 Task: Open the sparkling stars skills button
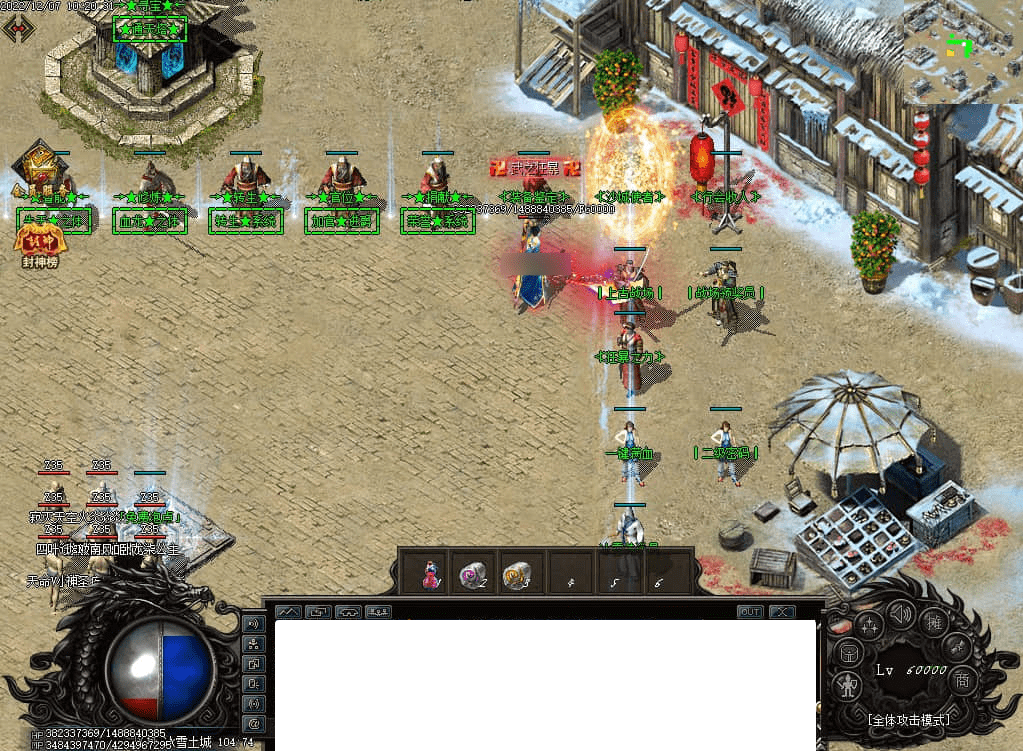(870, 626)
